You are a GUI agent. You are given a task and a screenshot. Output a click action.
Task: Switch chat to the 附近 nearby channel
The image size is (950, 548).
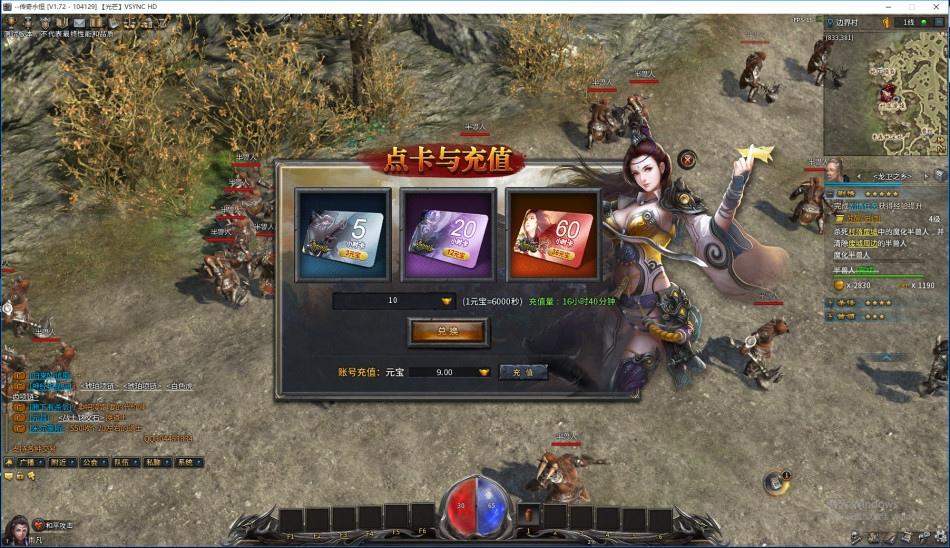coord(58,462)
